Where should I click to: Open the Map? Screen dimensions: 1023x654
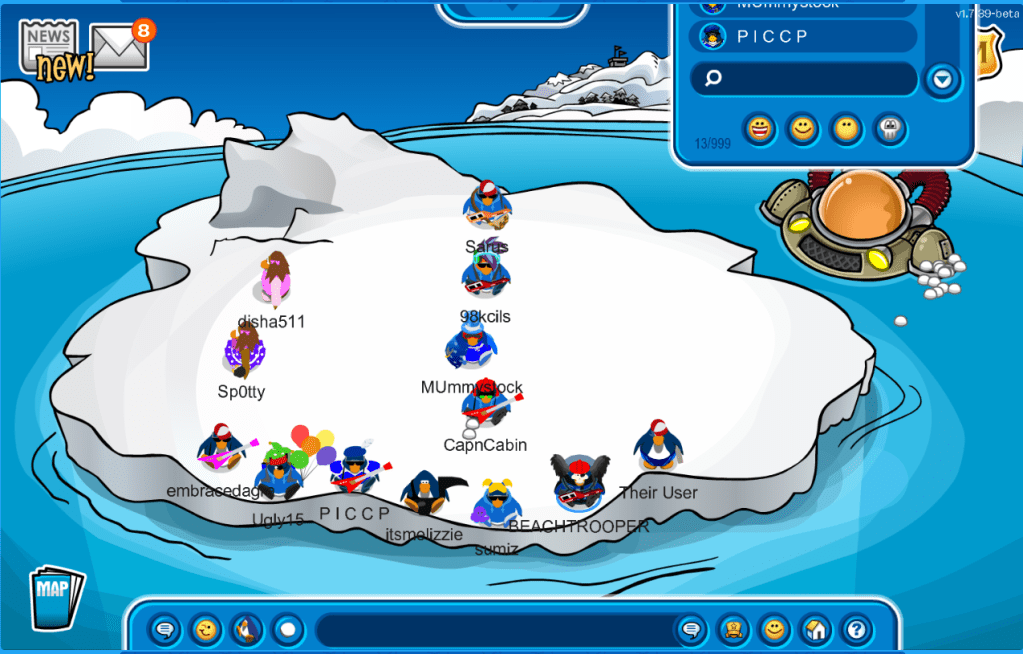point(57,597)
